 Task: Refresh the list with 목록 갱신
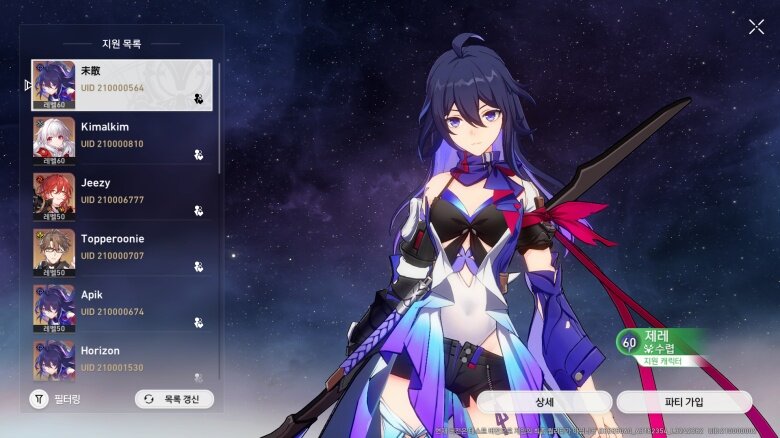point(174,399)
